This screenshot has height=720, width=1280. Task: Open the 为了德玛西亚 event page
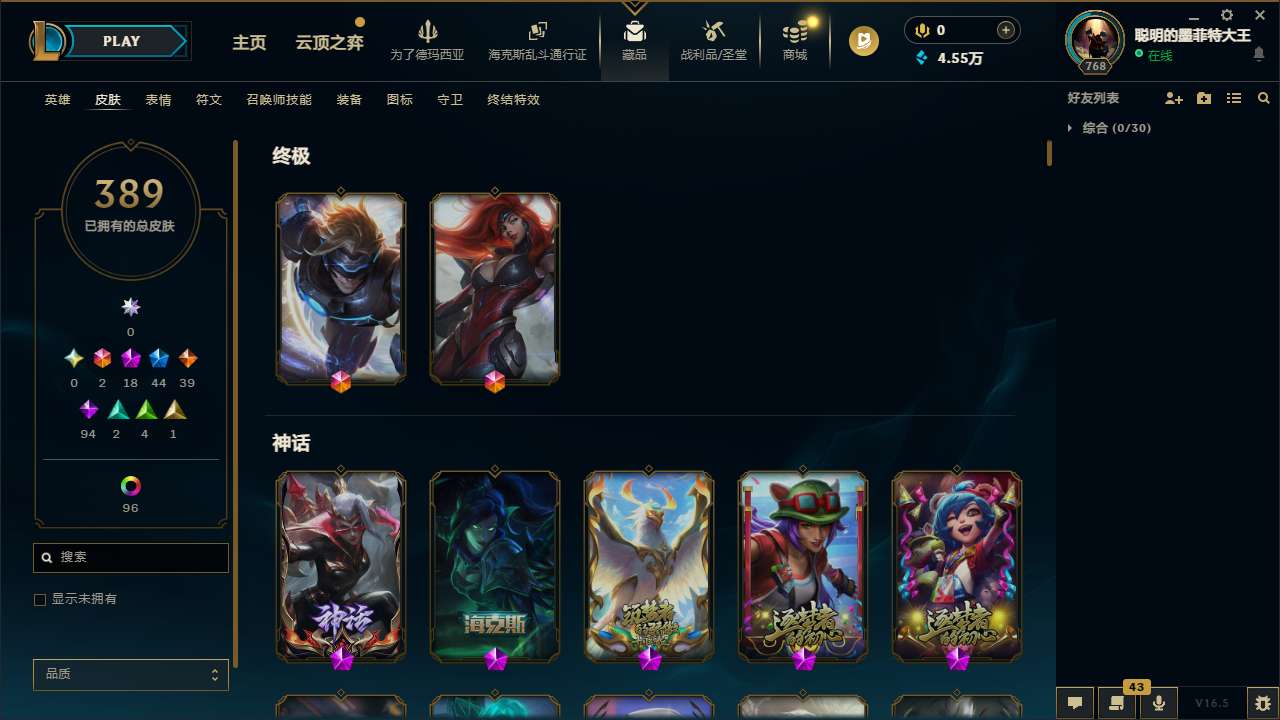pyautogui.click(x=428, y=43)
